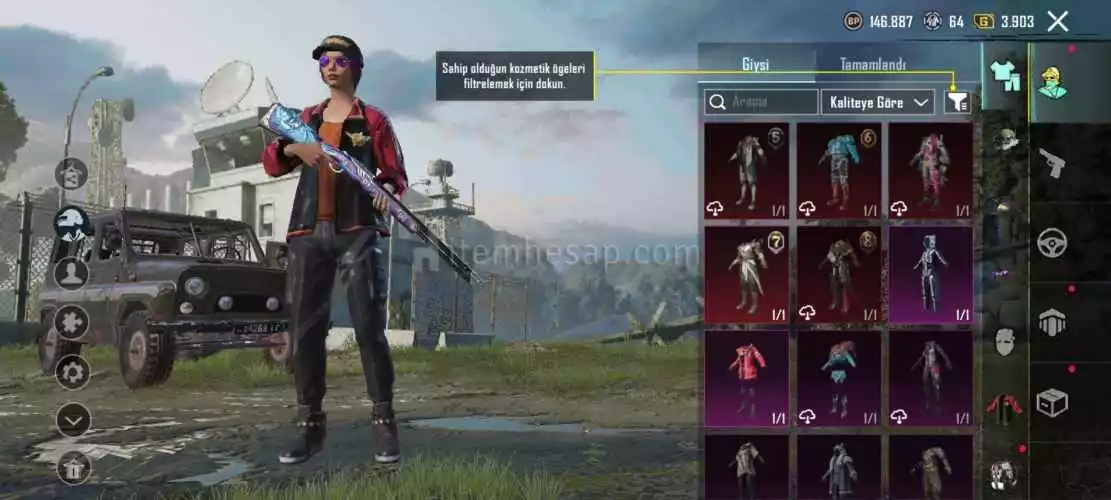The height and width of the screenshot is (500, 1111).
Task: Close the inventory screen with the X
Action: (x=1057, y=21)
